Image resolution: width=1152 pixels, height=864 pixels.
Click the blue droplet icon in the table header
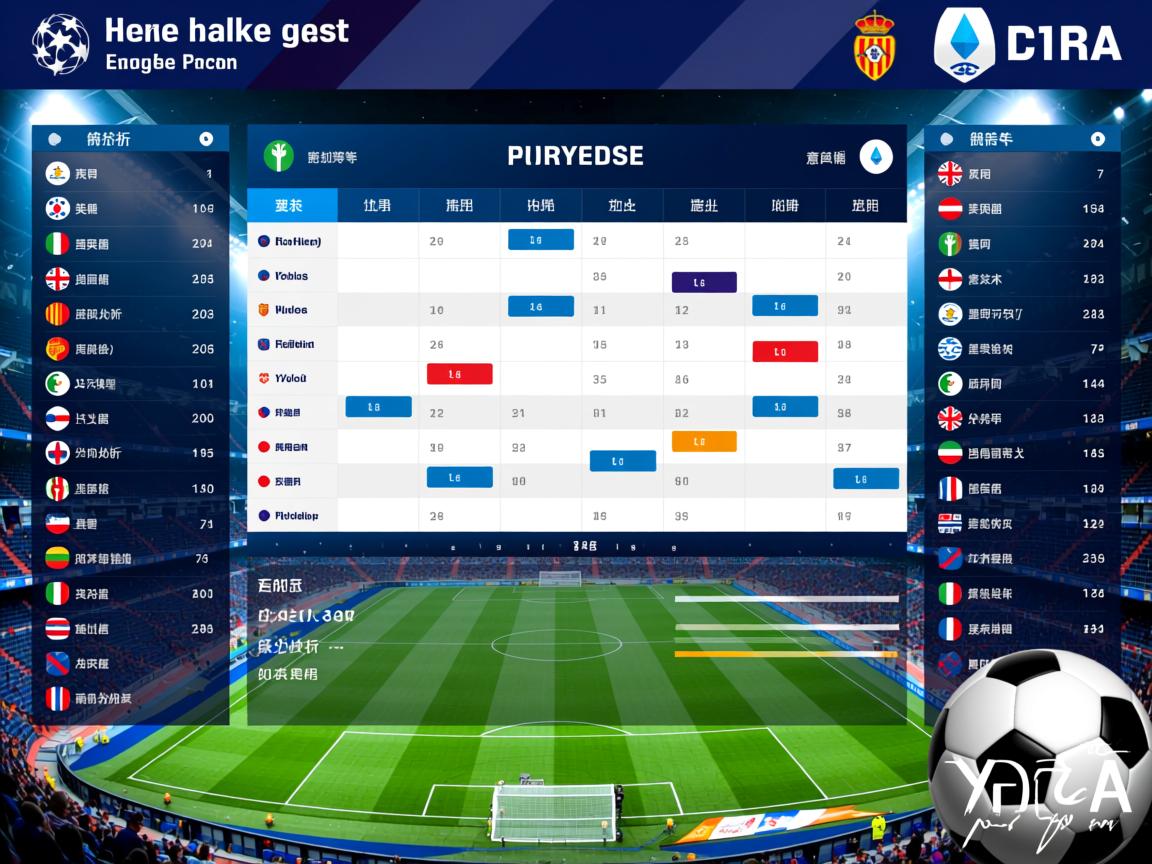[876, 157]
